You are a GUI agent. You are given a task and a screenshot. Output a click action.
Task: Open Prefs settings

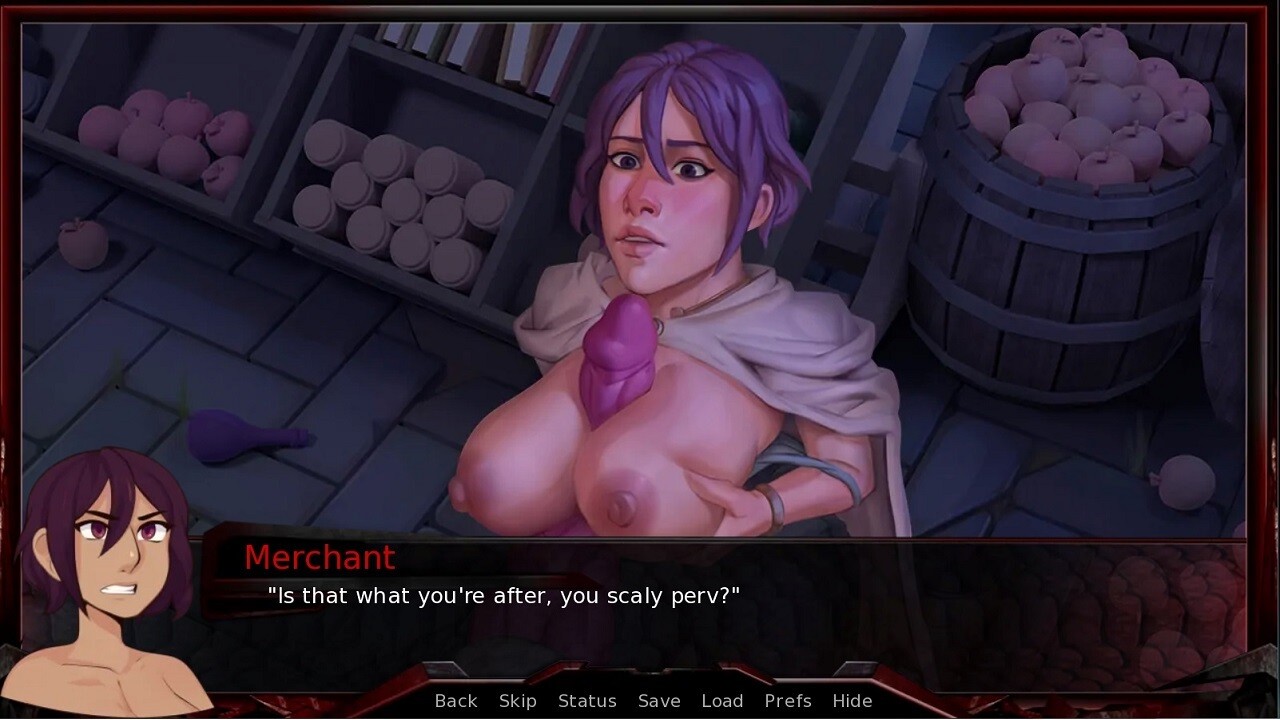(788, 701)
